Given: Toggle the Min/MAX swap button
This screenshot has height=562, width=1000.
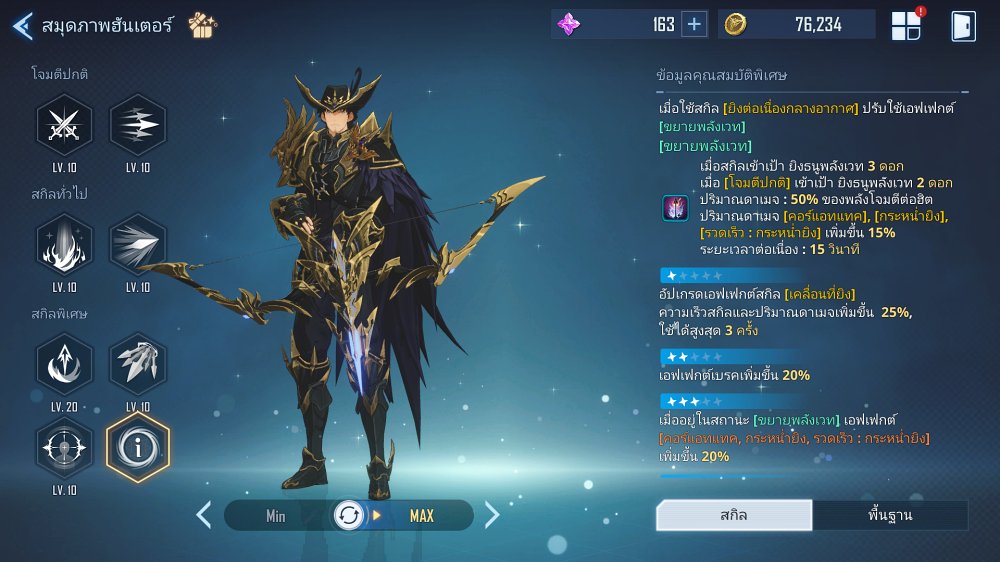Looking at the screenshot, I should point(349,516).
